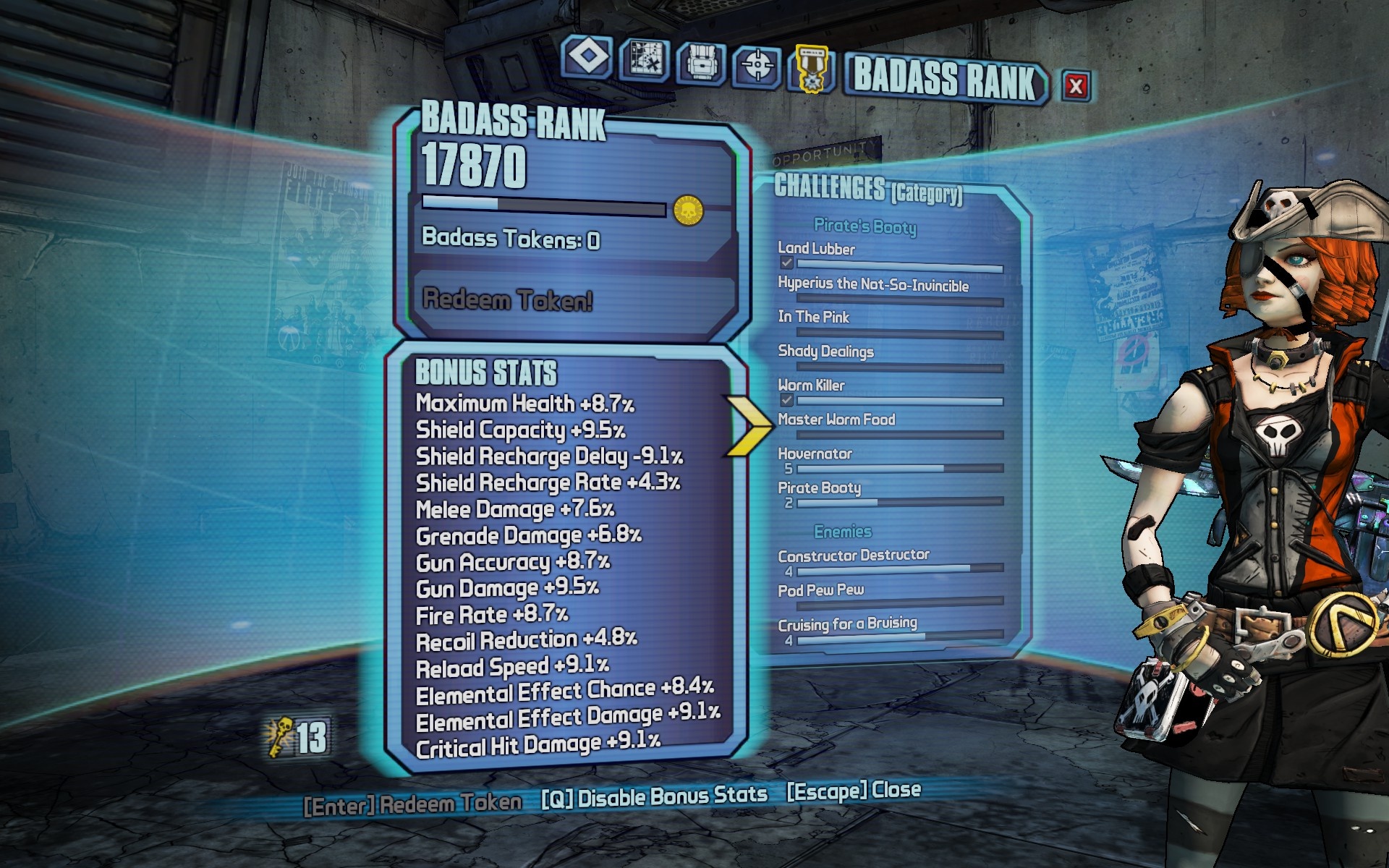This screenshot has height=868, width=1389.
Task: Open the Missions tab diamond icon
Action: pos(587,58)
